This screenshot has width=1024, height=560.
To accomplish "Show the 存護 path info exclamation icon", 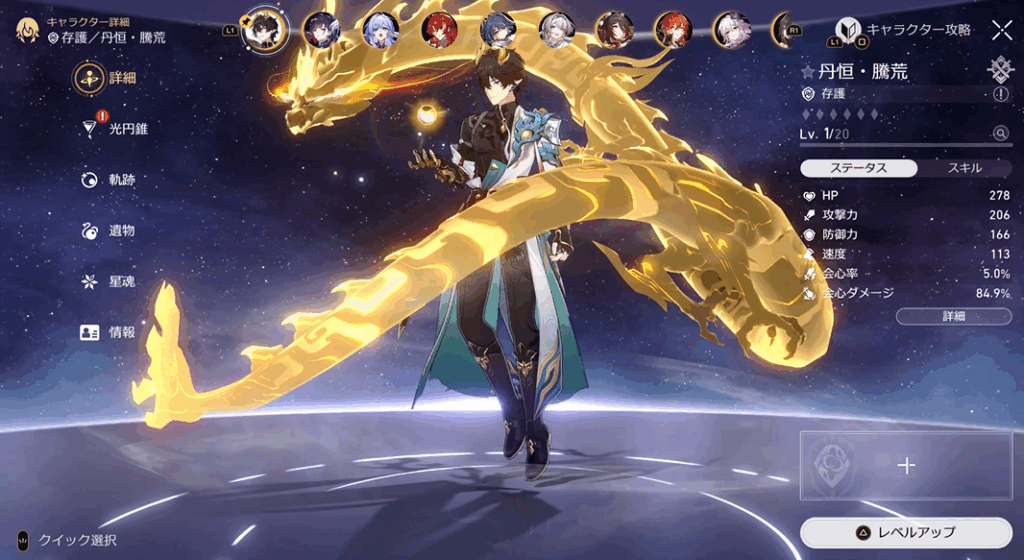I will pyautogui.click(x=1001, y=94).
